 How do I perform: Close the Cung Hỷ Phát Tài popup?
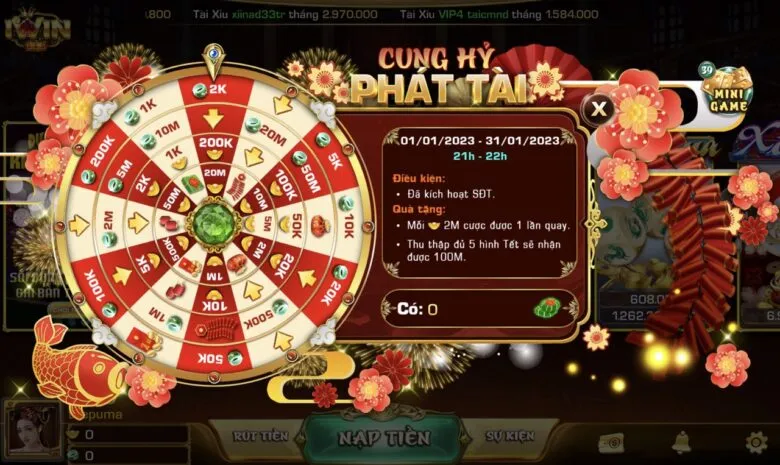click(599, 108)
